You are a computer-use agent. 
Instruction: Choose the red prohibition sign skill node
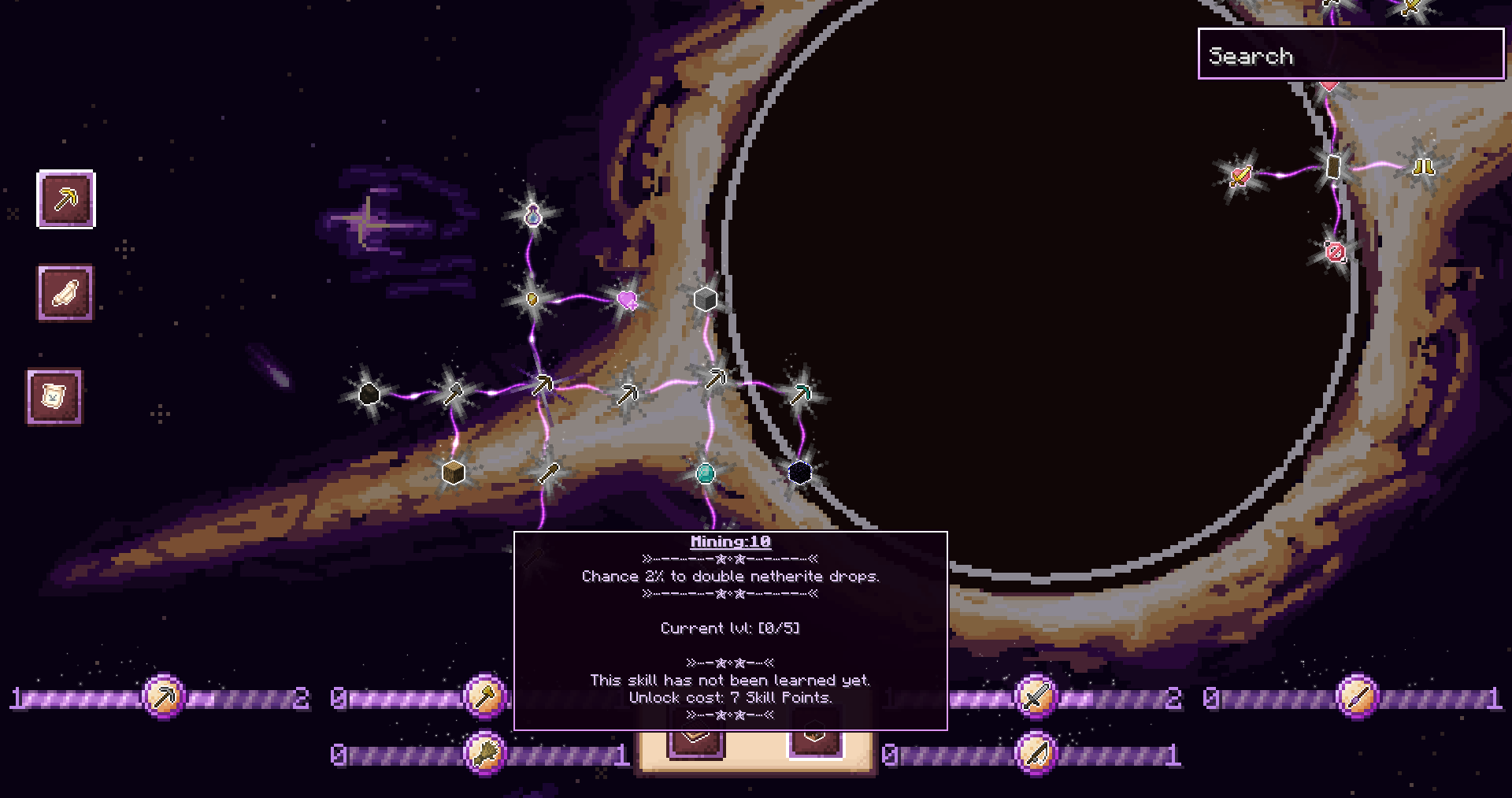1336,252
